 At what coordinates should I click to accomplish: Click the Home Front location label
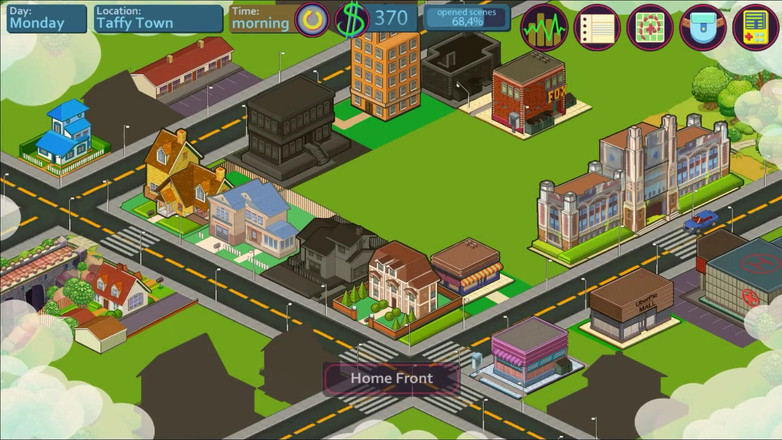click(391, 379)
